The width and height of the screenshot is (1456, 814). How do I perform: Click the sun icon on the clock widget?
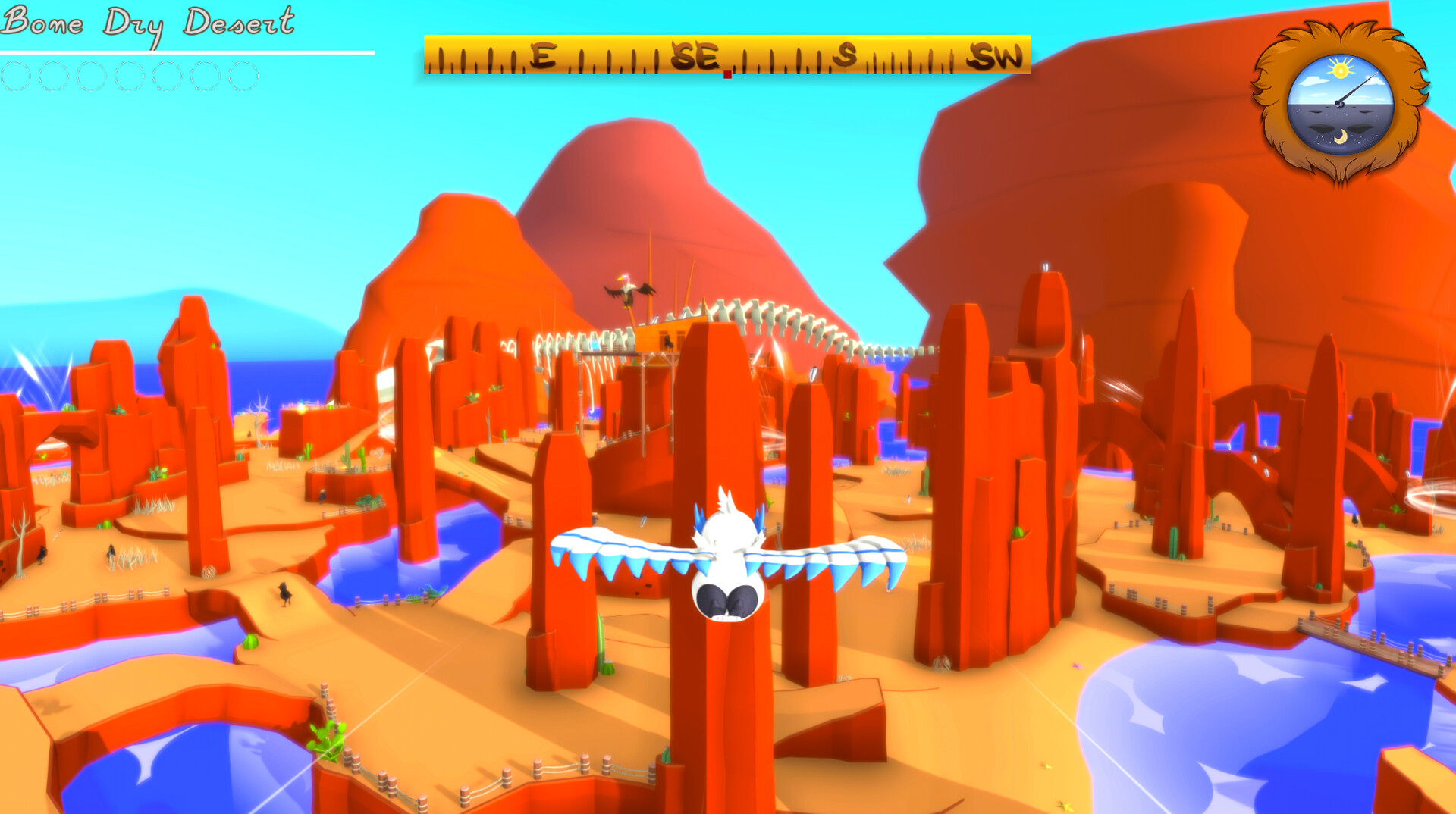pos(1340,68)
